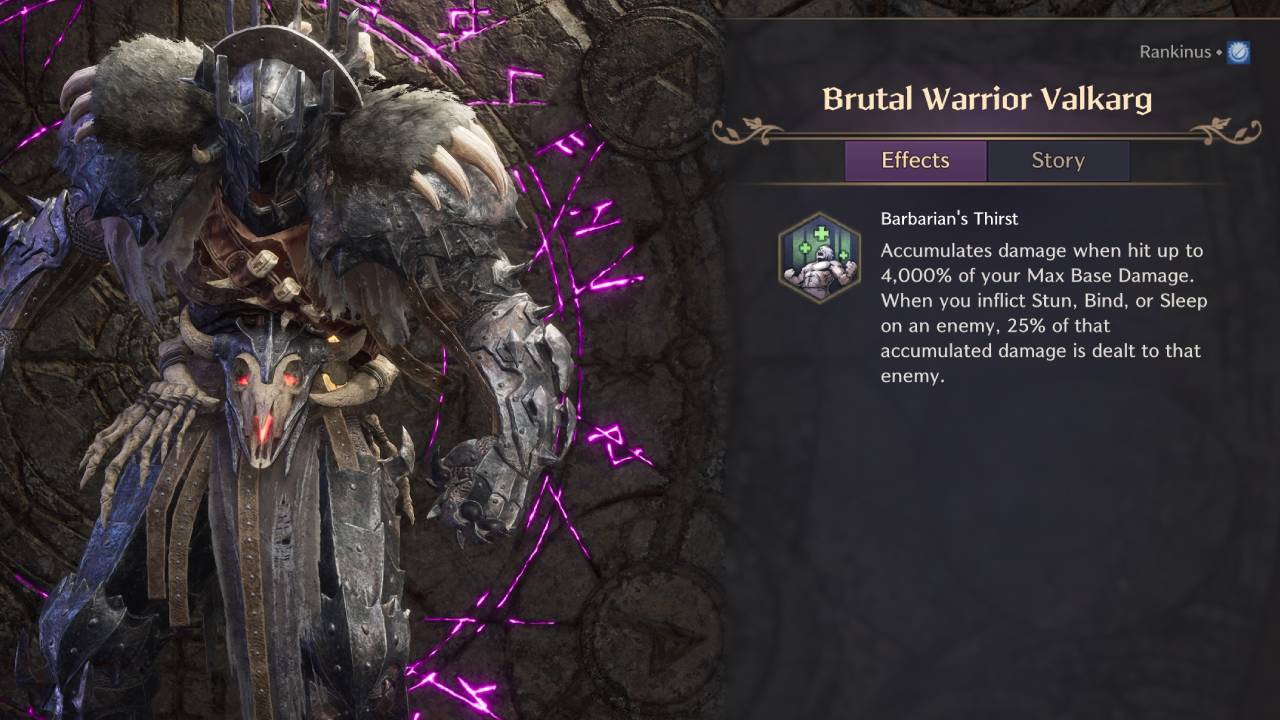Viewport: 1280px width, 720px height.
Task: Toggle selection on the Effects view
Action: pos(915,160)
